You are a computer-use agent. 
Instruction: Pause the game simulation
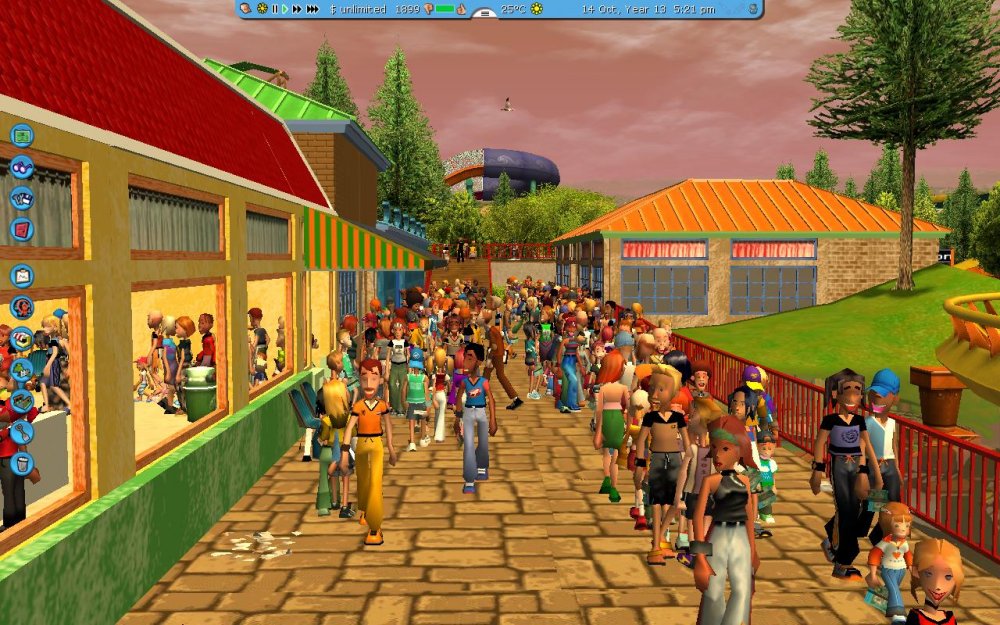tap(275, 9)
